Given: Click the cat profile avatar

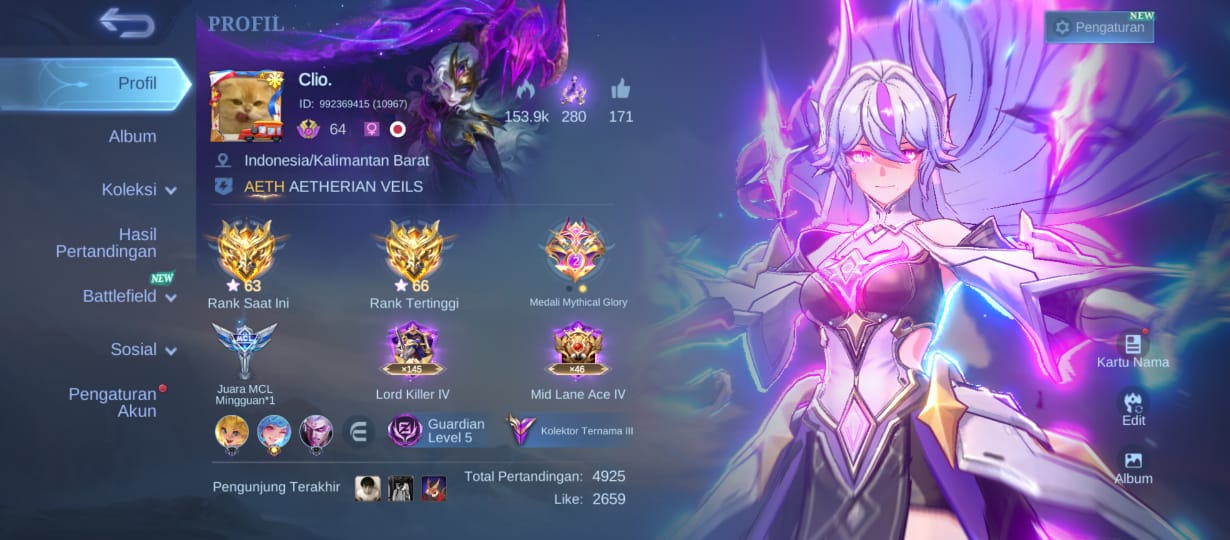Looking at the screenshot, I should pyautogui.click(x=246, y=107).
